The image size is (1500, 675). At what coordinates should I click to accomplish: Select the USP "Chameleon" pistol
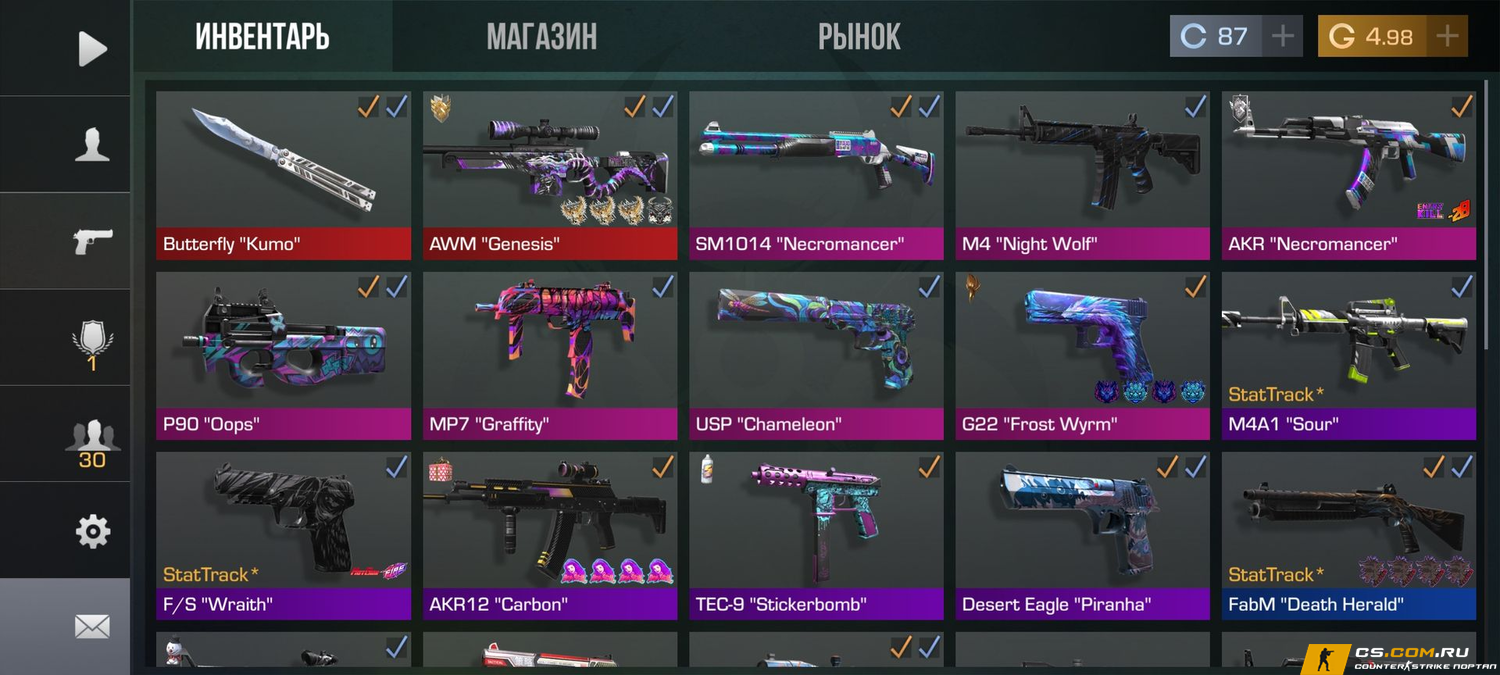tap(816, 355)
